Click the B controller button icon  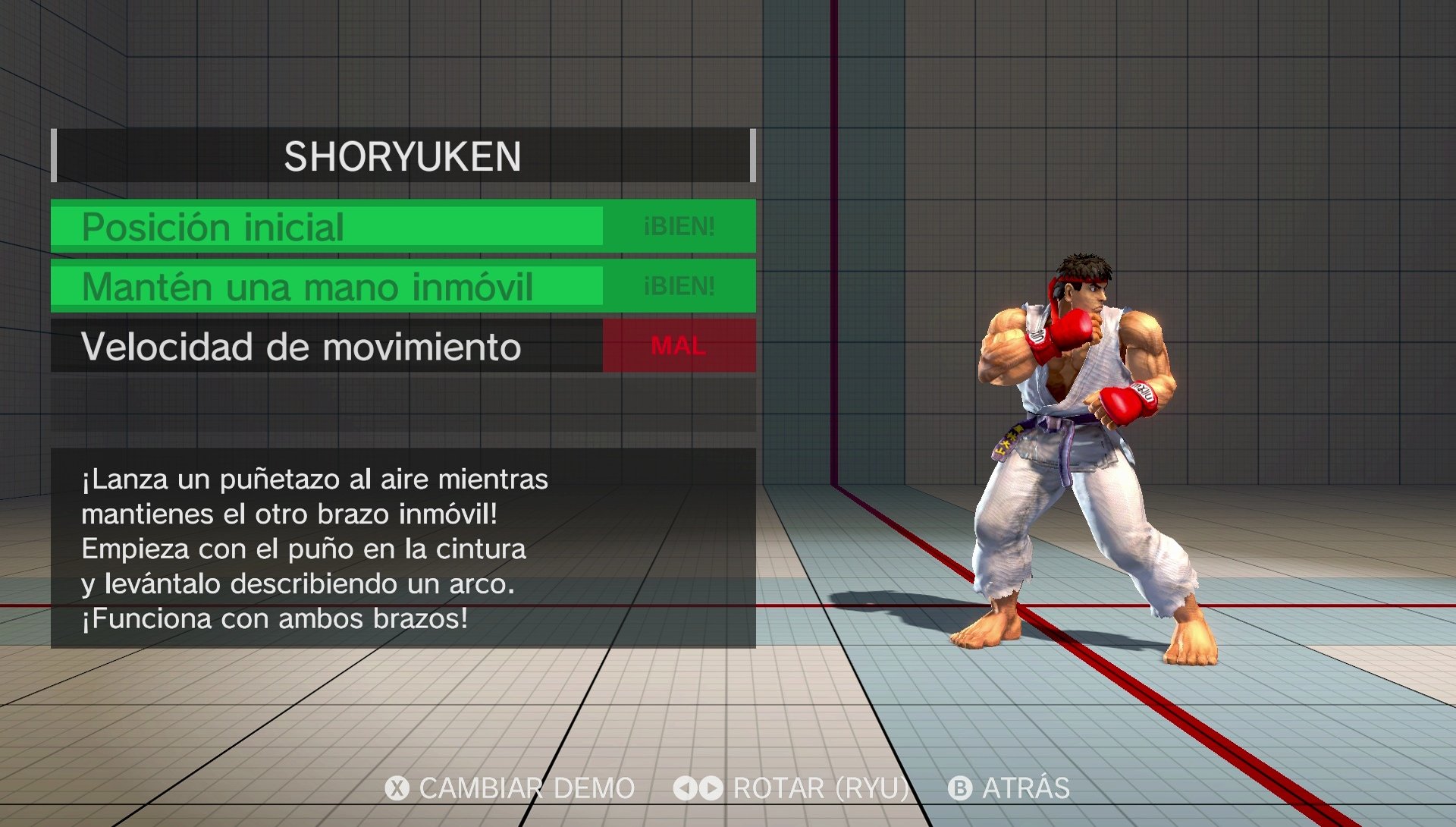(x=962, y=788)
